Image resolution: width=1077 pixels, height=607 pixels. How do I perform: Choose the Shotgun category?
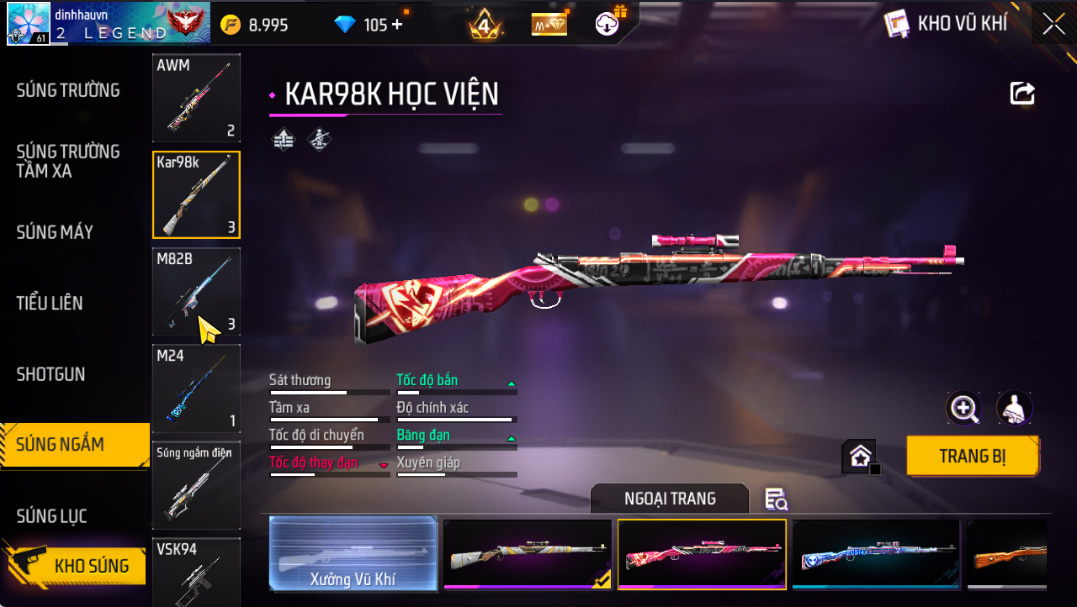[x=51, y=374]
